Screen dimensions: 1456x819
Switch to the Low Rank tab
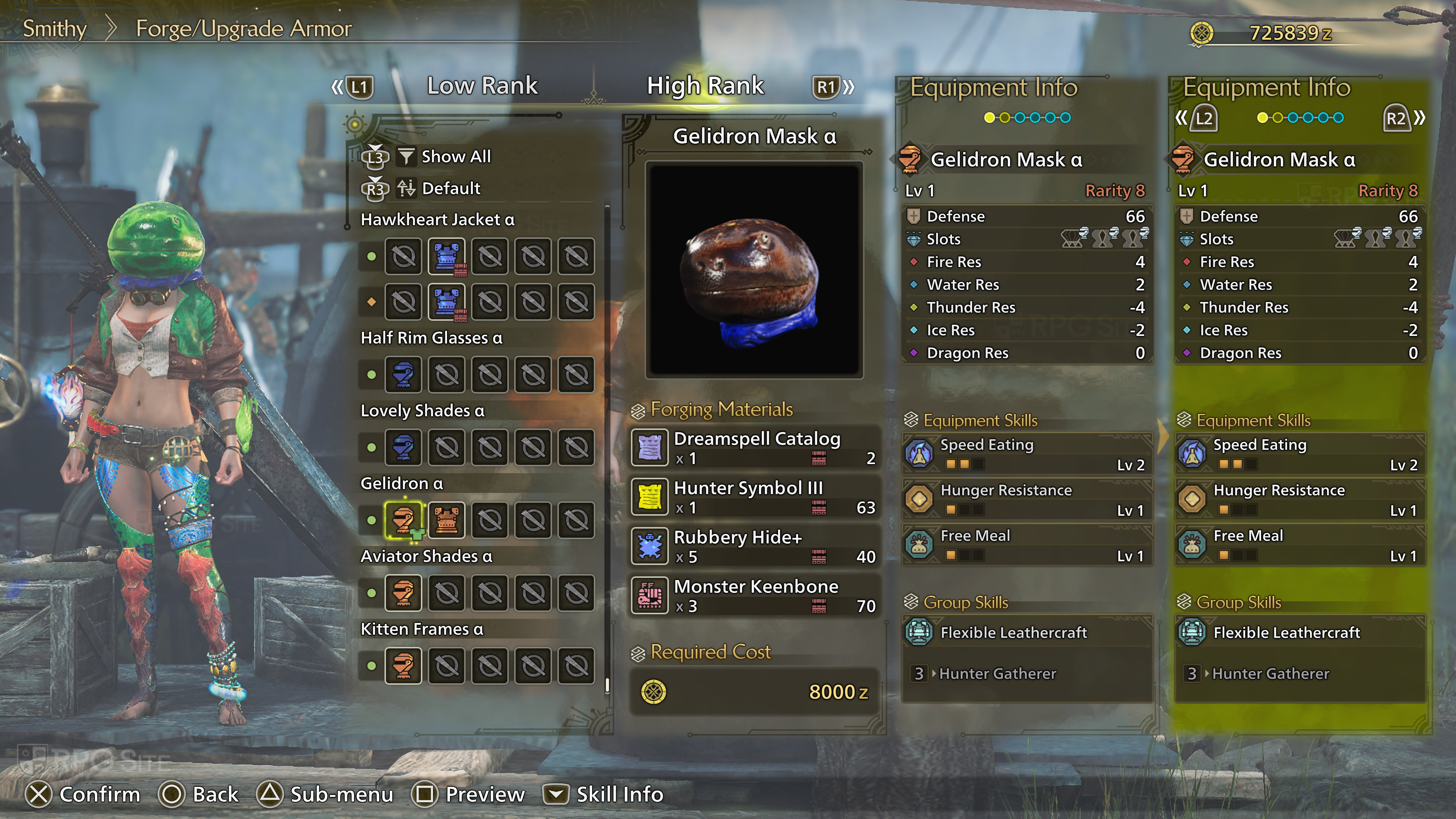pyautogui.click(x=482, y=86)
